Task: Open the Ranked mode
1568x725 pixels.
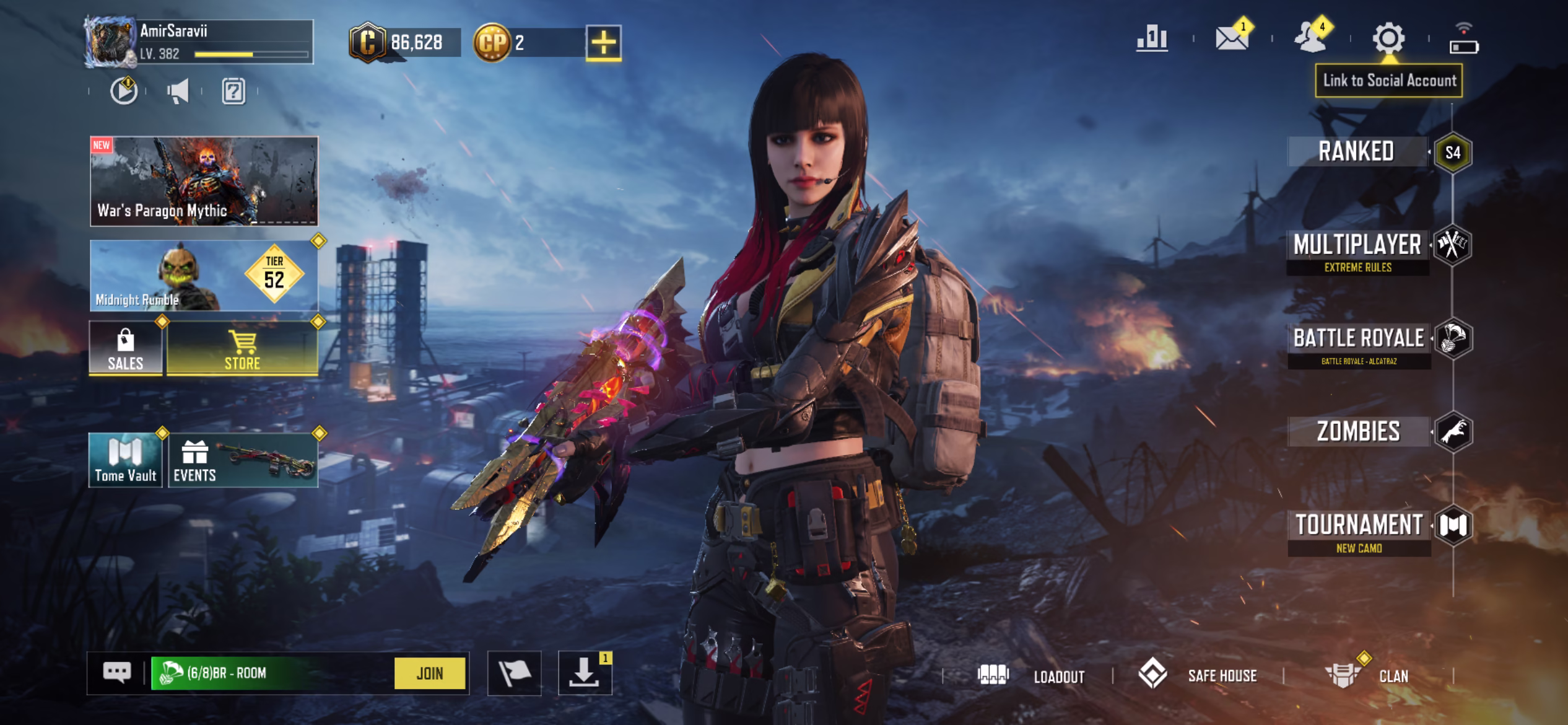Action: coord(1356,152)
